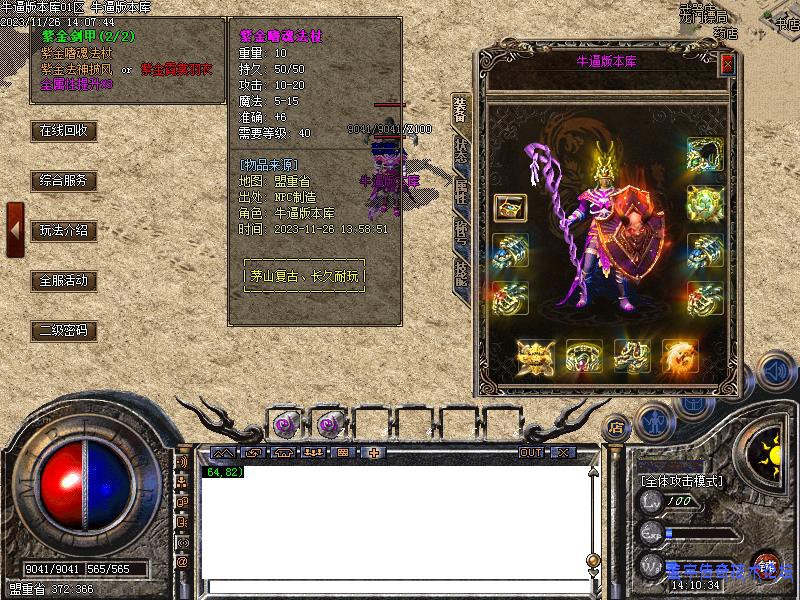Open the 综合服务 general services menu
The image size is (800, 600).
point(63,181)
